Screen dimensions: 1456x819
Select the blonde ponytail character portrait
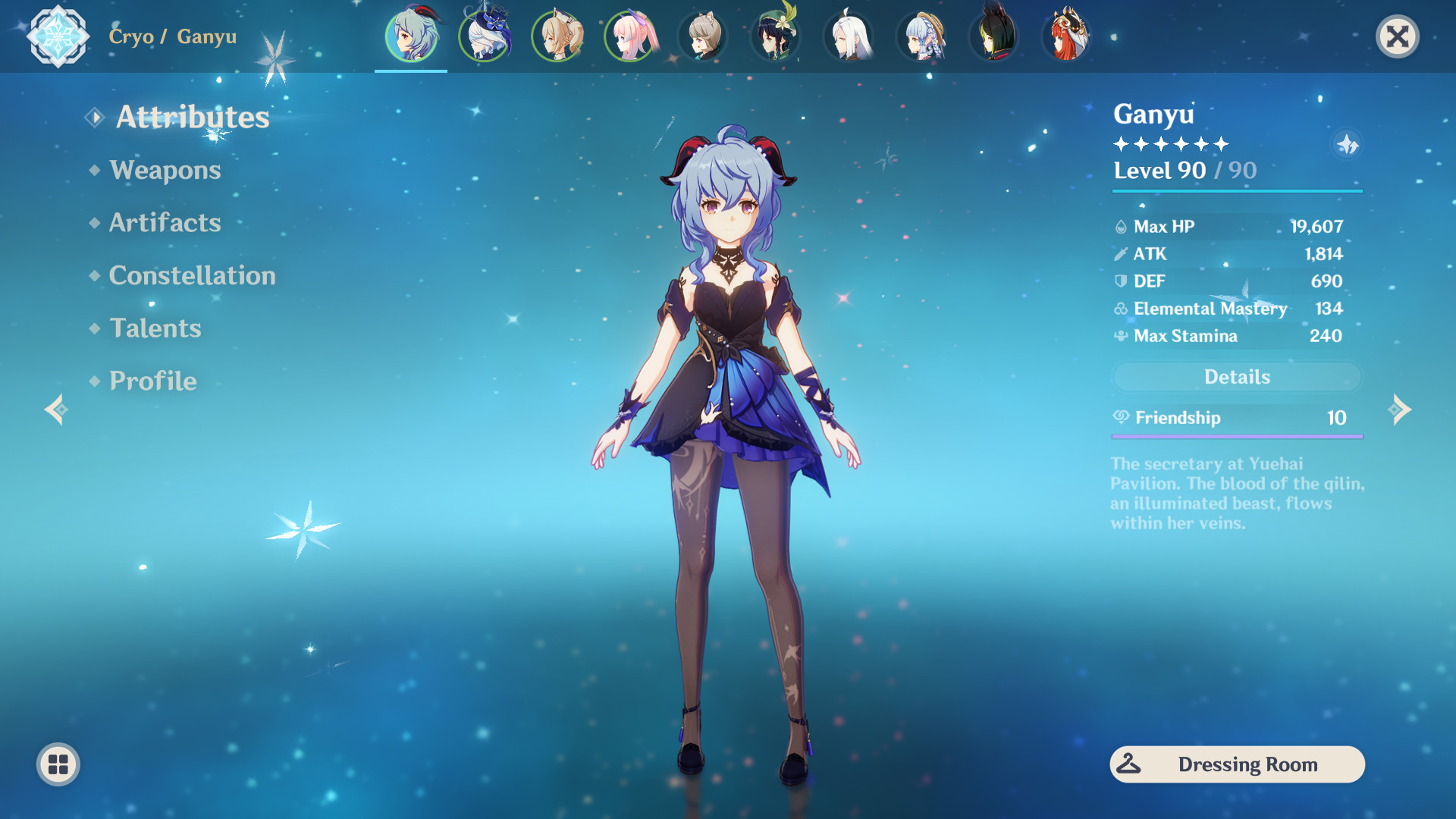pos(557,36)
